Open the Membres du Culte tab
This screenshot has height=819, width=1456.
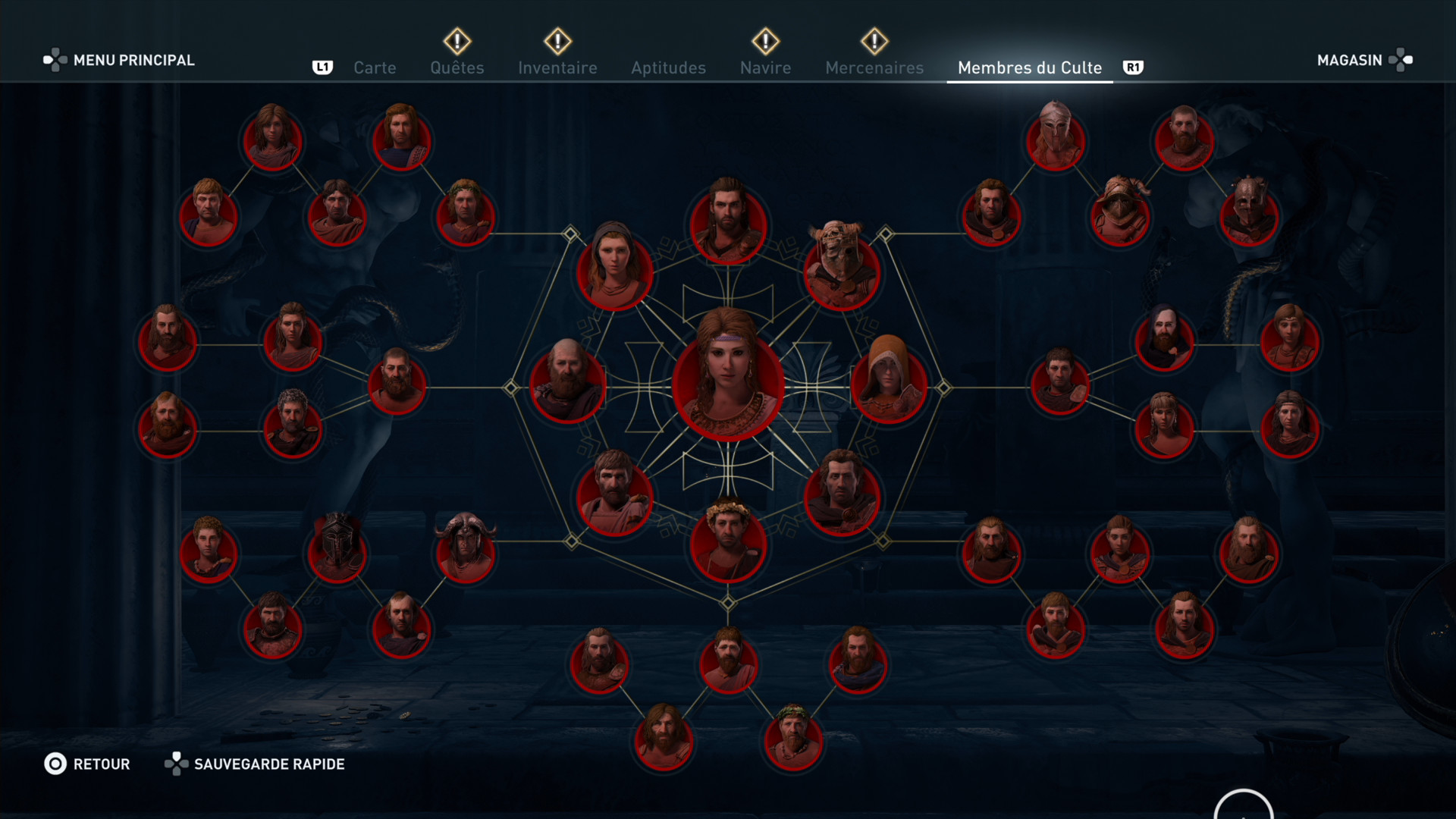[x=1029, y=67]
